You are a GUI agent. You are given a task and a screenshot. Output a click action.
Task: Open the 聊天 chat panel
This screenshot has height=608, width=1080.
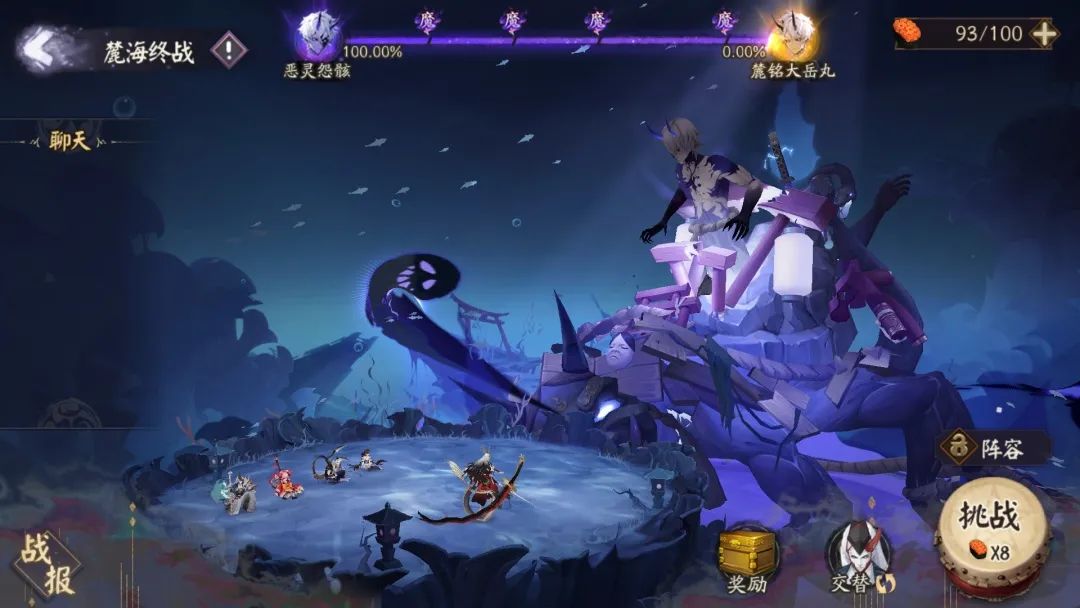(x=70, y=141)
